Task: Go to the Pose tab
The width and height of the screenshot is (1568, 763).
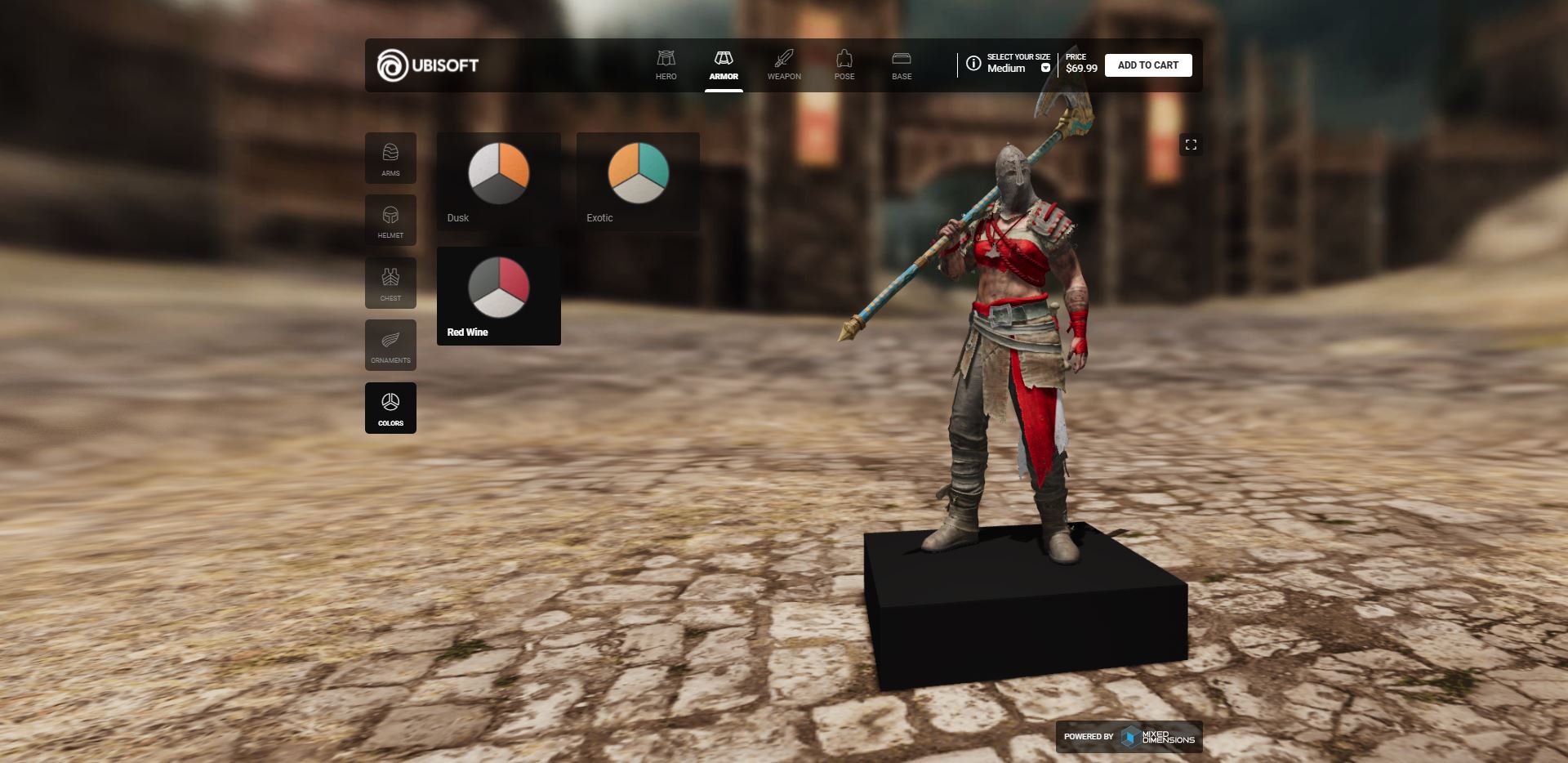Action: pos(844,65)
